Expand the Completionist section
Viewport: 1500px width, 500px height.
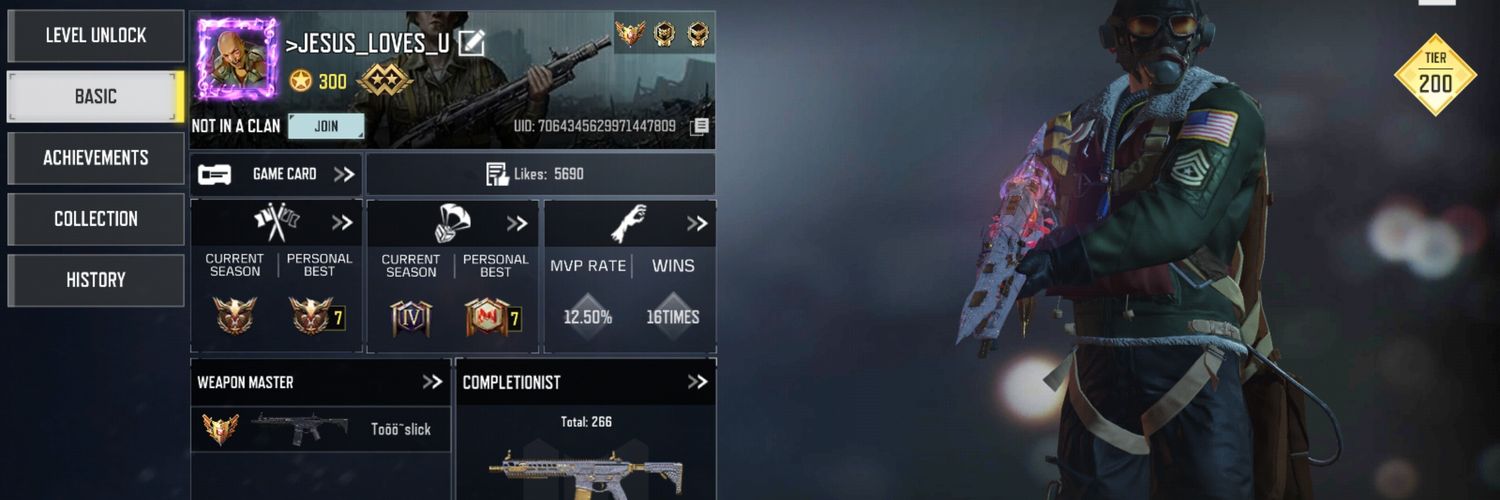point(697,382)
